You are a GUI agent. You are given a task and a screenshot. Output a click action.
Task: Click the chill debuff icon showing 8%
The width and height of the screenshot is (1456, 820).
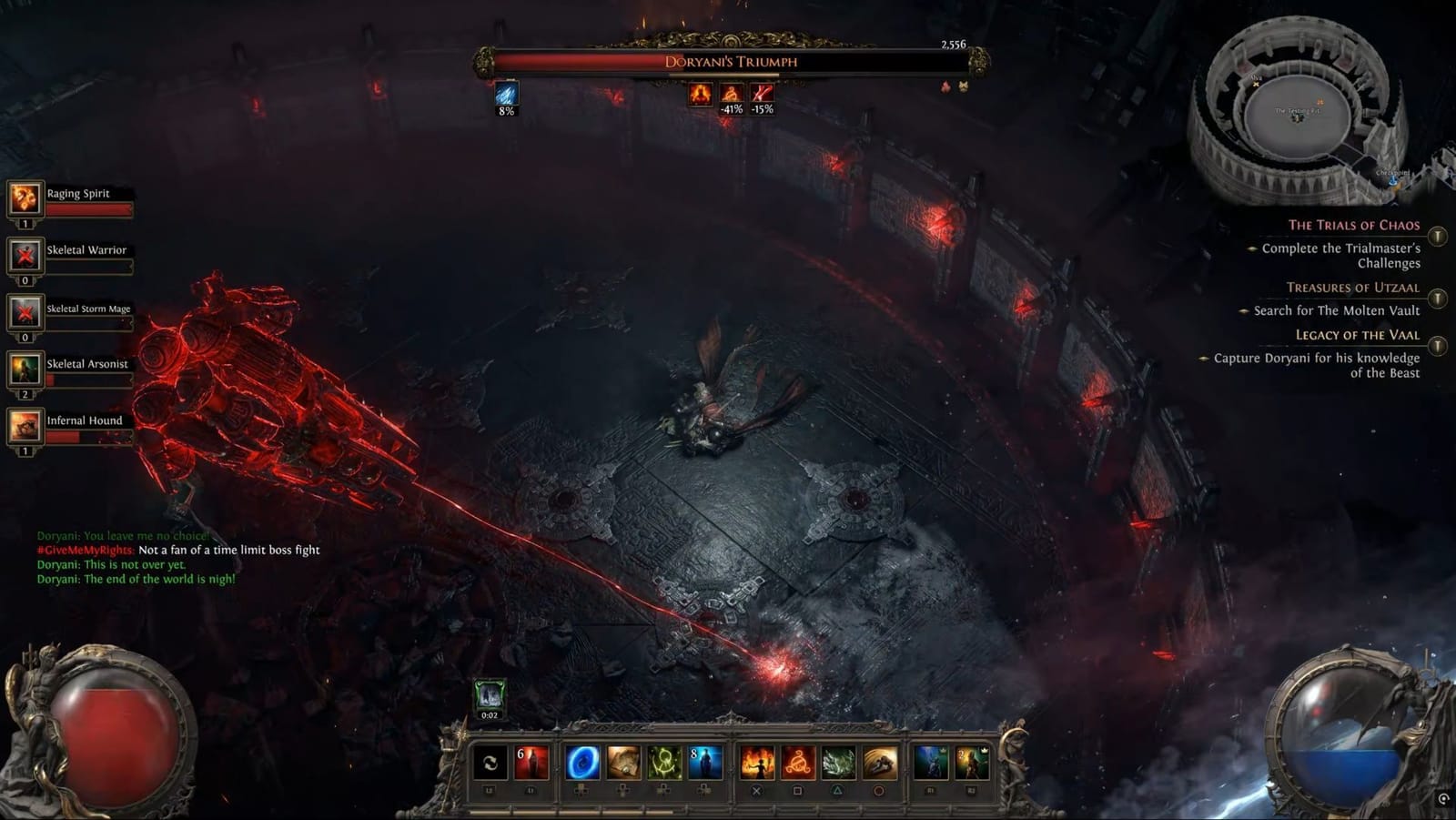[508, 95]
